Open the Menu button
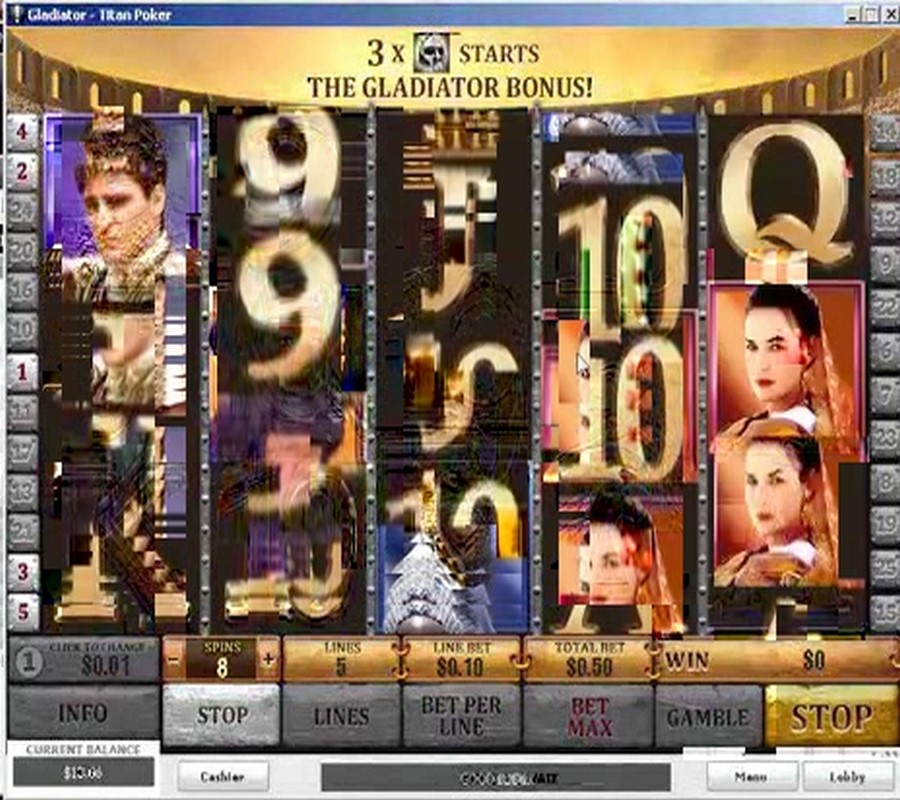 pyautogui.click(x=752, y=776)
